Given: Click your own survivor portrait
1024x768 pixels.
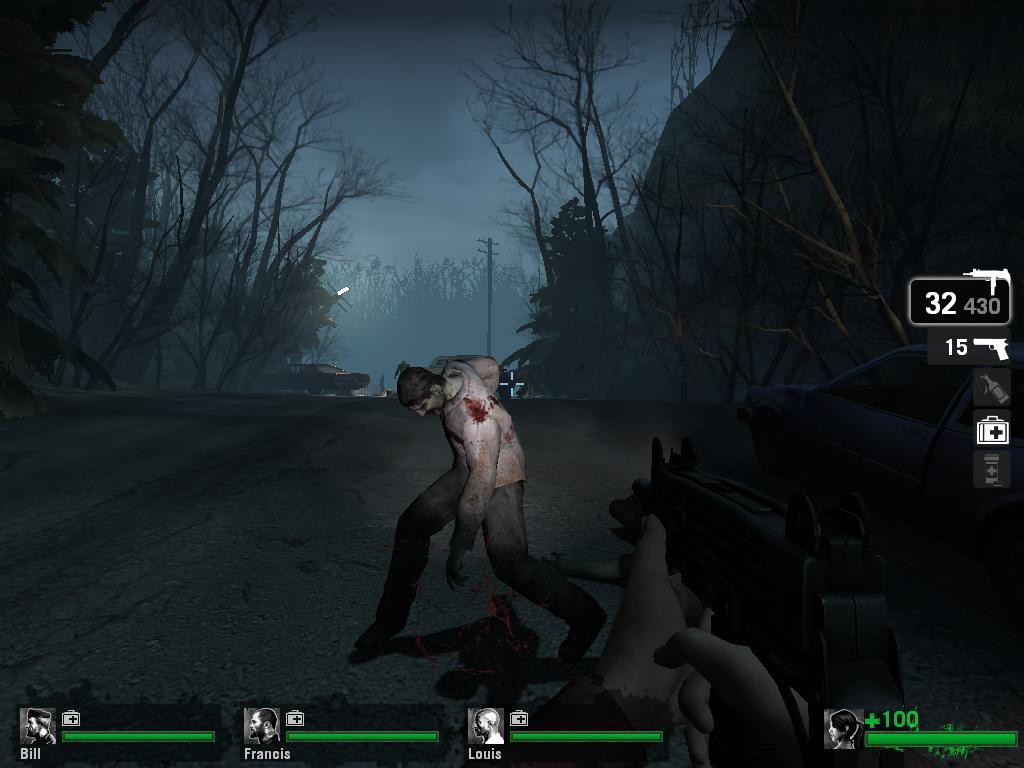Looking at the screenshot, I should point(842,729).
